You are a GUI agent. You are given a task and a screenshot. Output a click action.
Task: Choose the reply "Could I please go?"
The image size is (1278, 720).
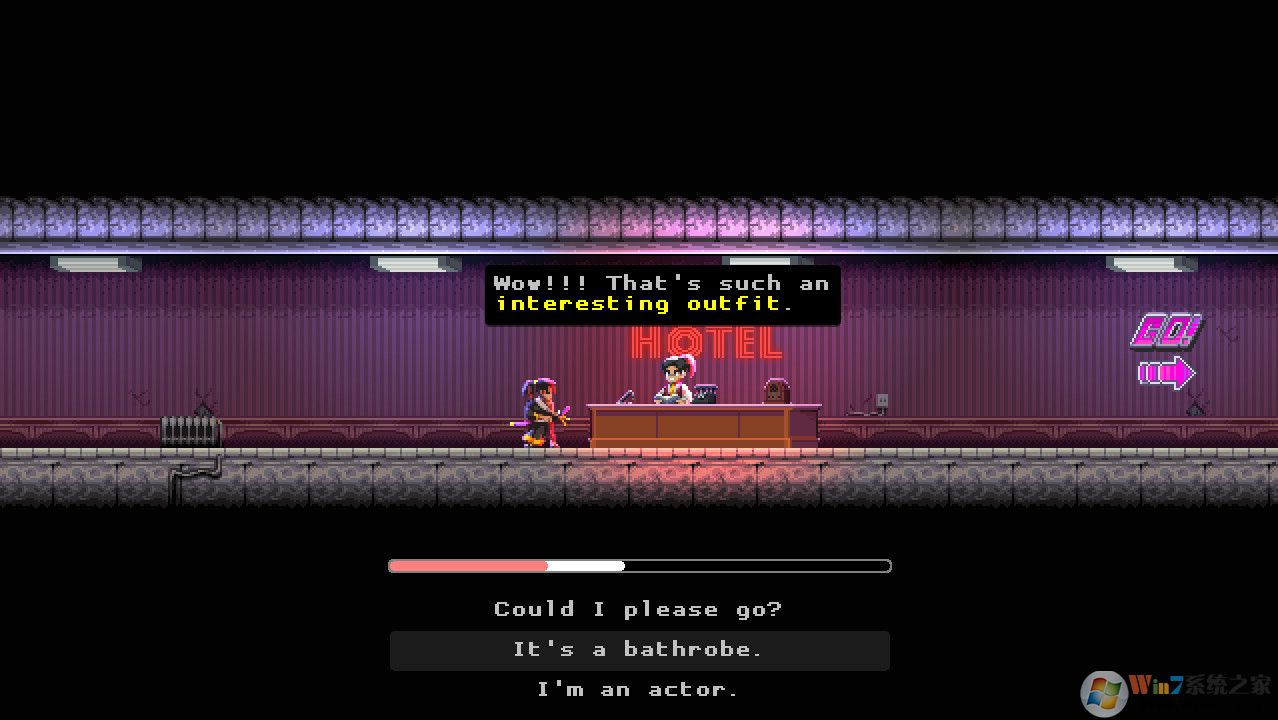(x=638, y=609)
